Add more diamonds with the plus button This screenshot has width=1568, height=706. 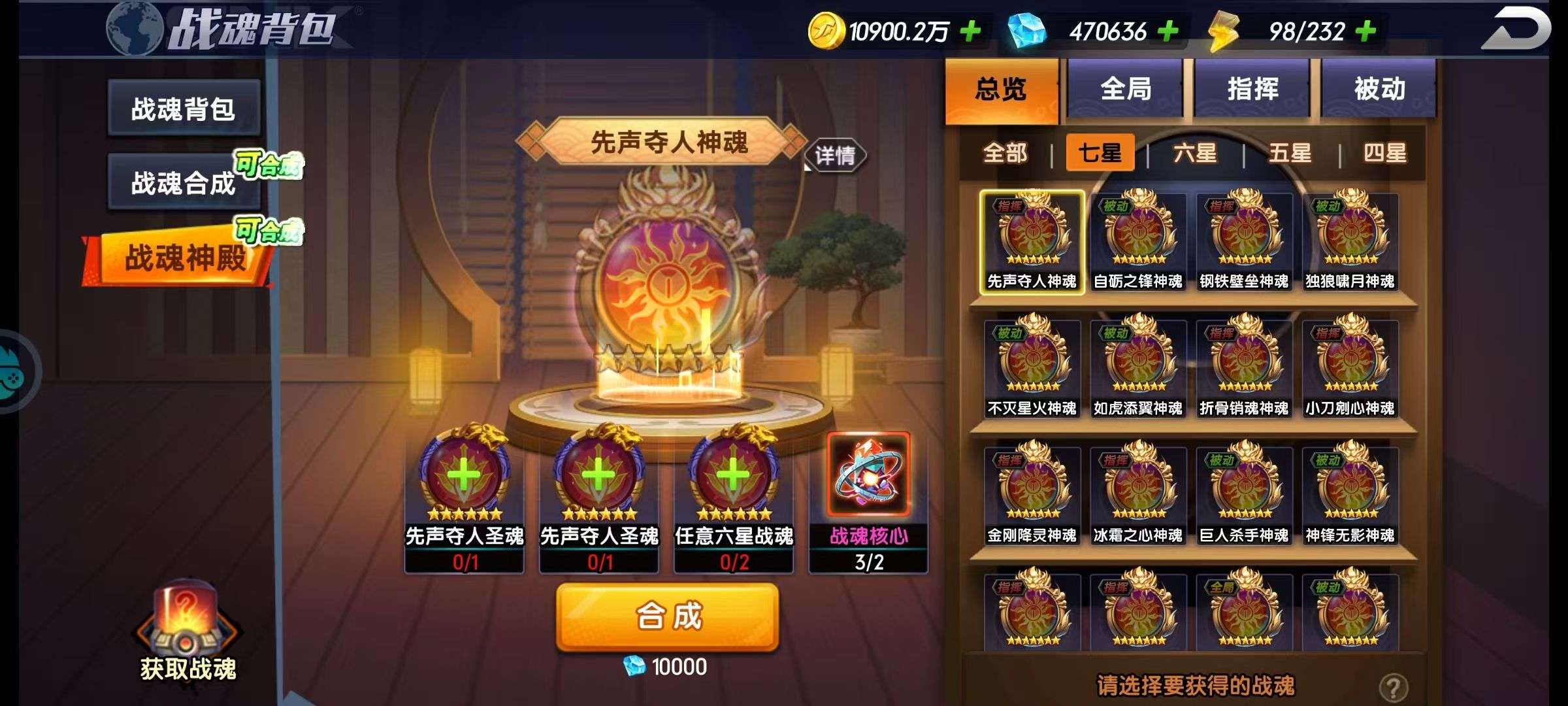pyautogui.click(x=1168, y=31)
